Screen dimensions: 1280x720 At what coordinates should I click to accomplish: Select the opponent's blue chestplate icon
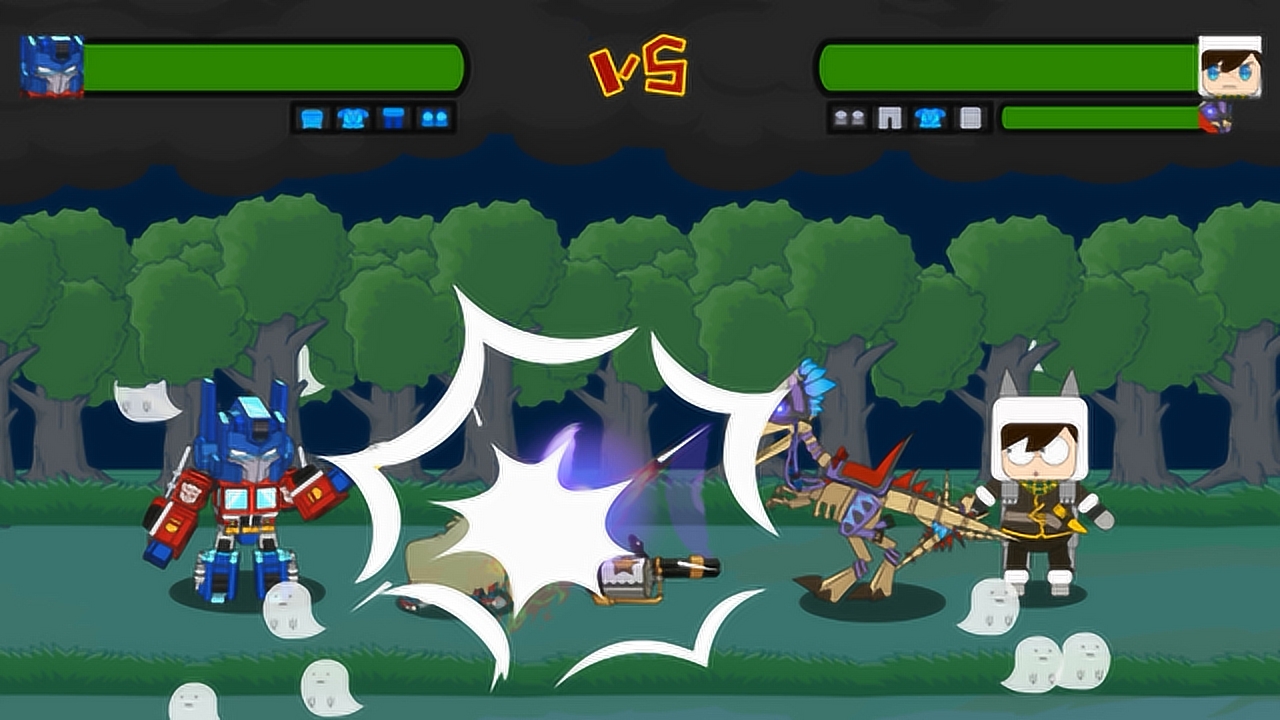point(930,118)
